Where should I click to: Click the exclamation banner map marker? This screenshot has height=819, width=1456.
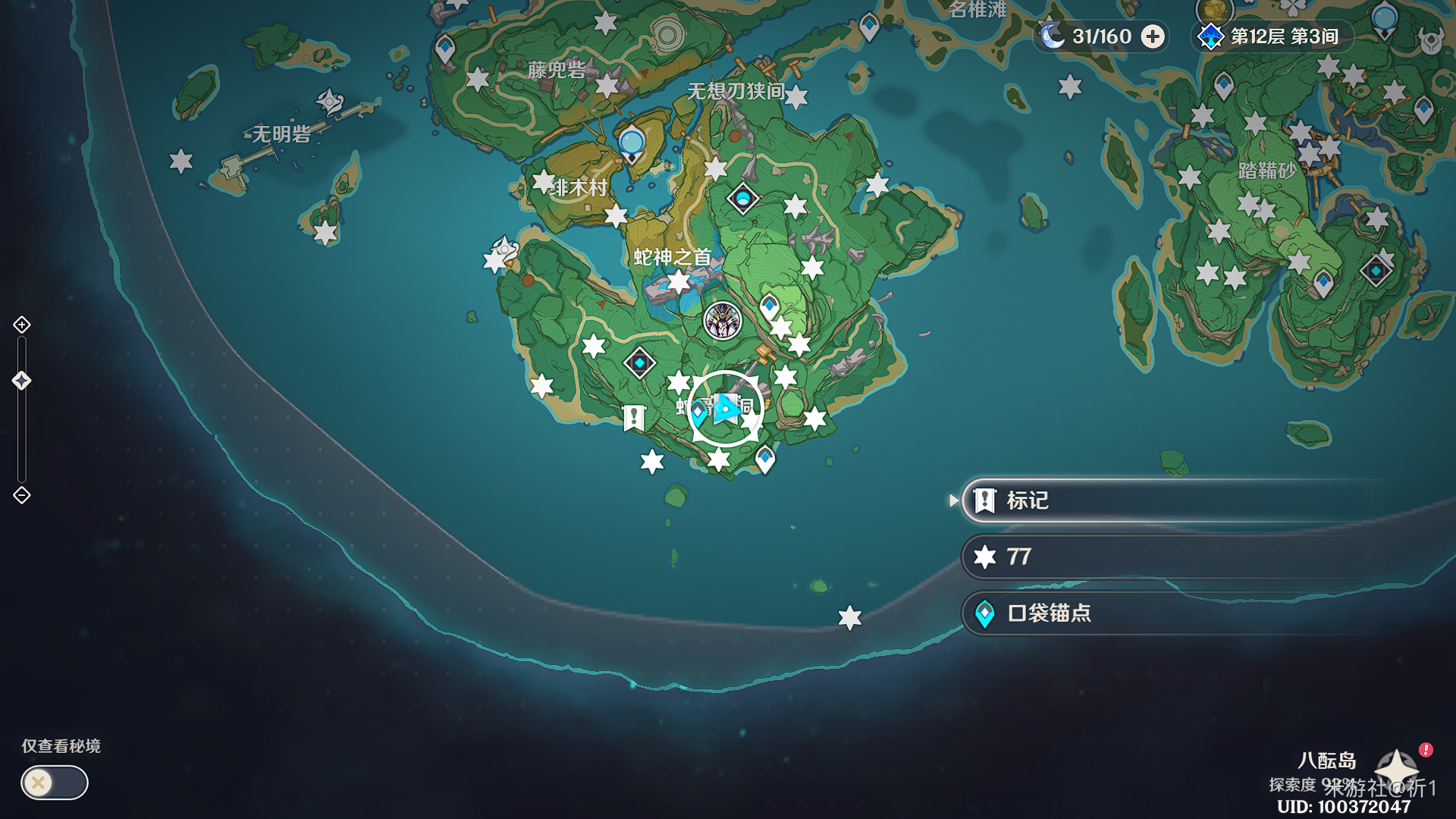634,418
